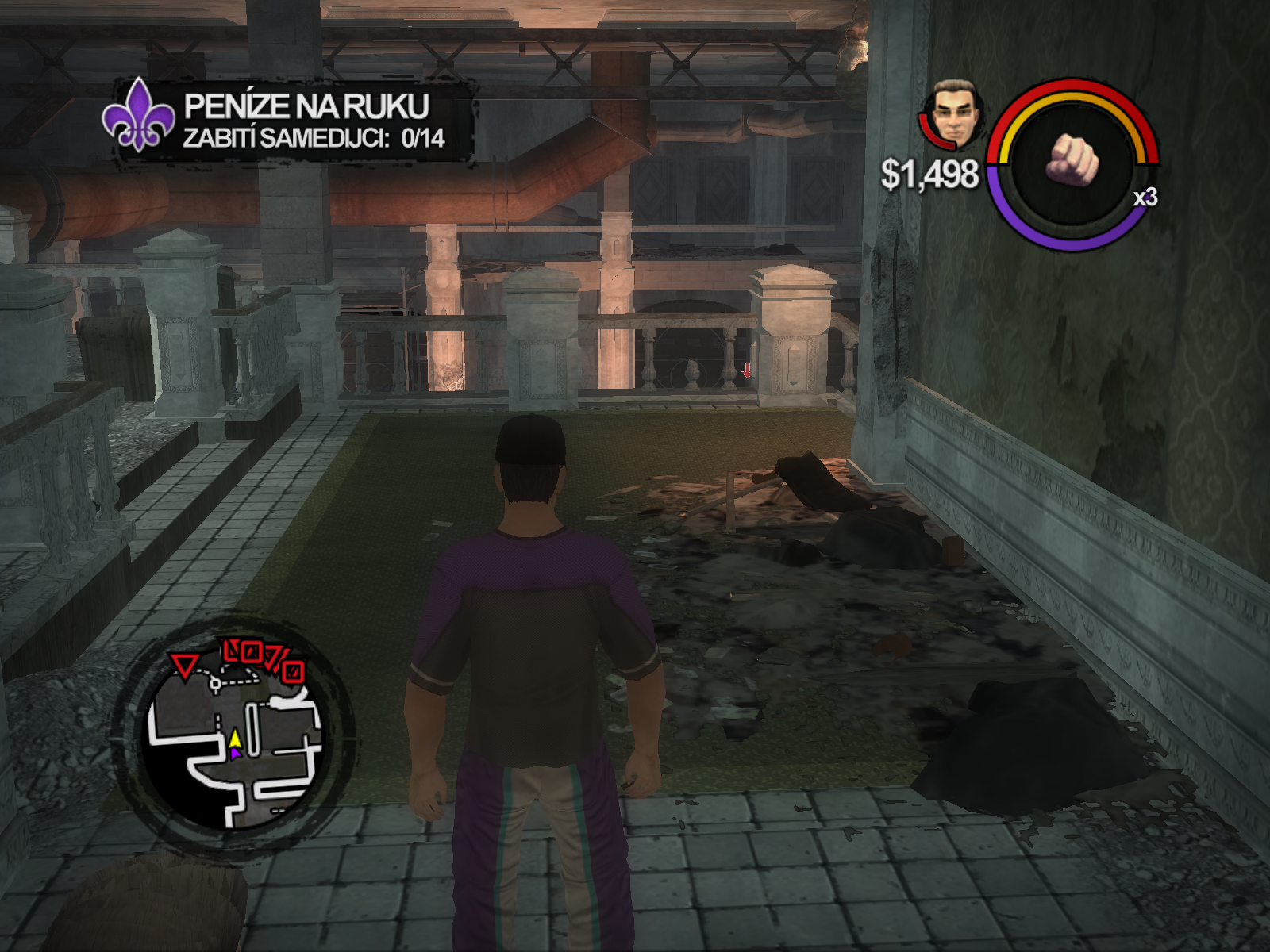This screenshot has height=952, width=1270.
Task: Click the yellow player arrow on minimap
Action: (235, 739)
